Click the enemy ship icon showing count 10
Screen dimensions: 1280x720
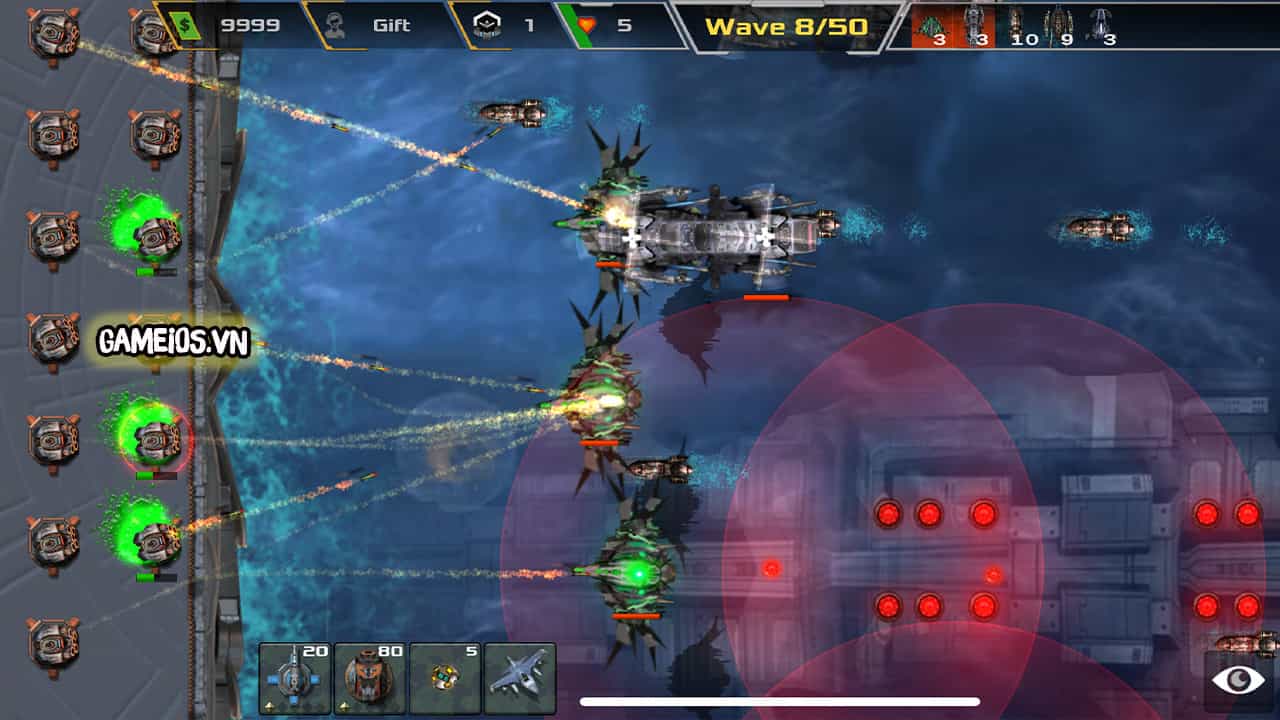click(x=1015, y=25)
